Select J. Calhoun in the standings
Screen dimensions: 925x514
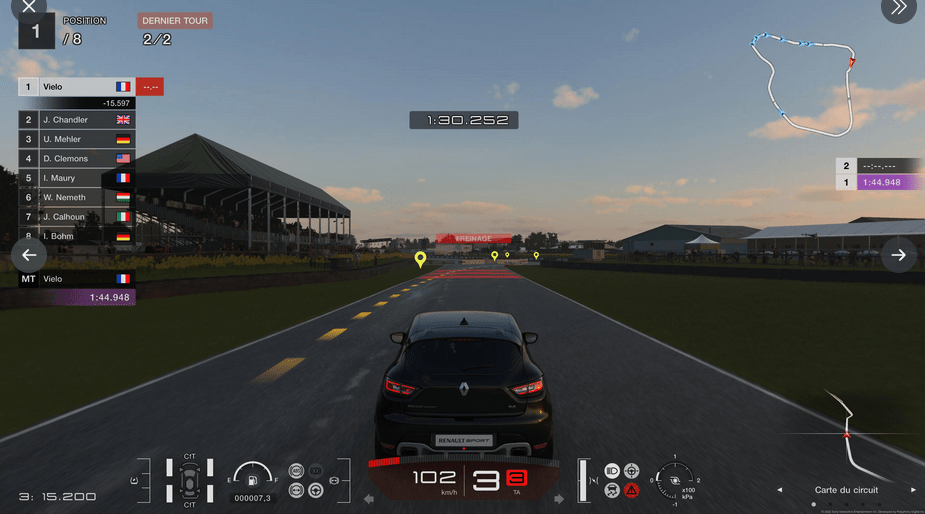pyautogui.click(x=76, y=217)
